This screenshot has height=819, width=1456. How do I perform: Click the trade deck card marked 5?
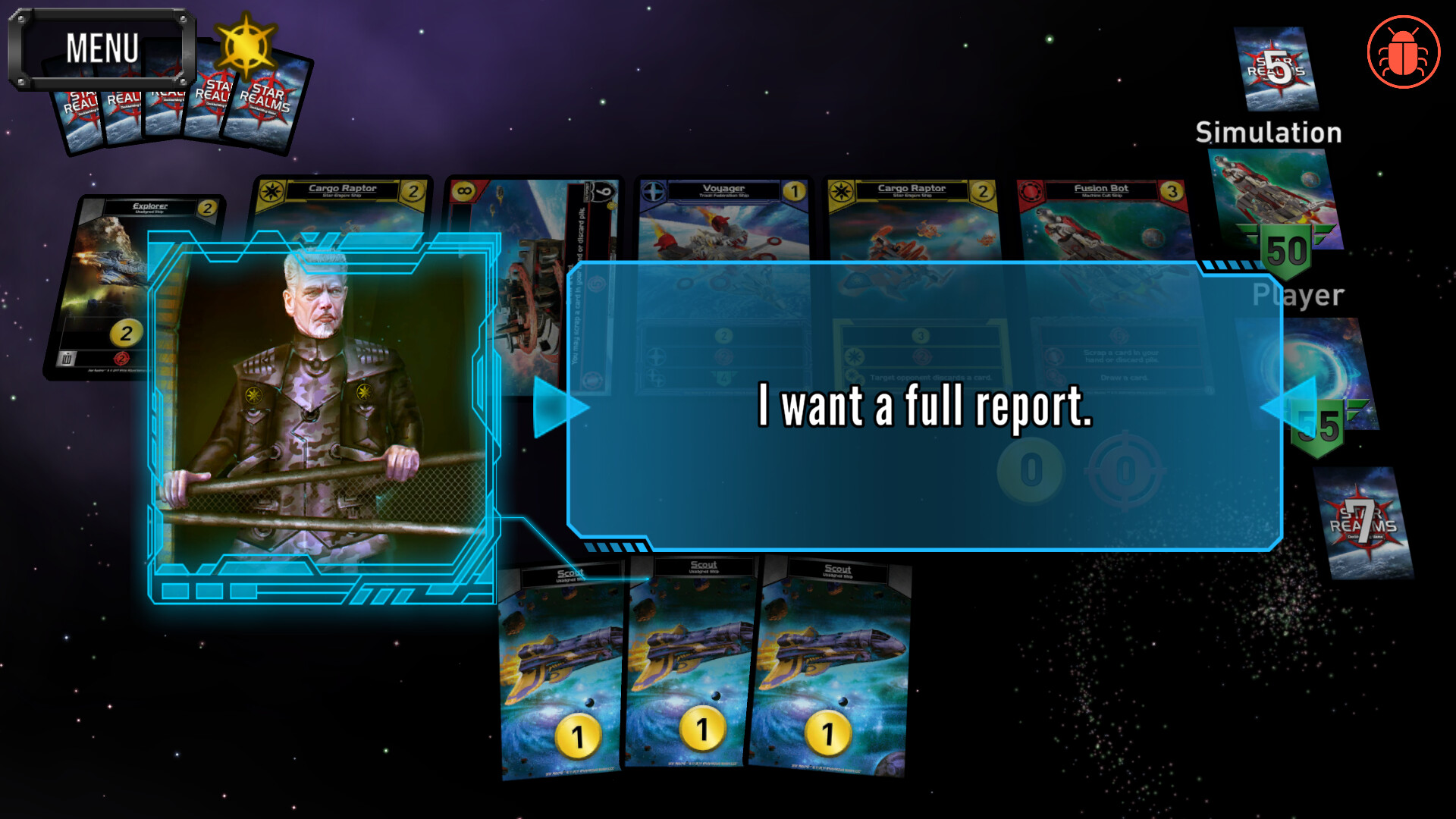click(x=1276, y=68)
